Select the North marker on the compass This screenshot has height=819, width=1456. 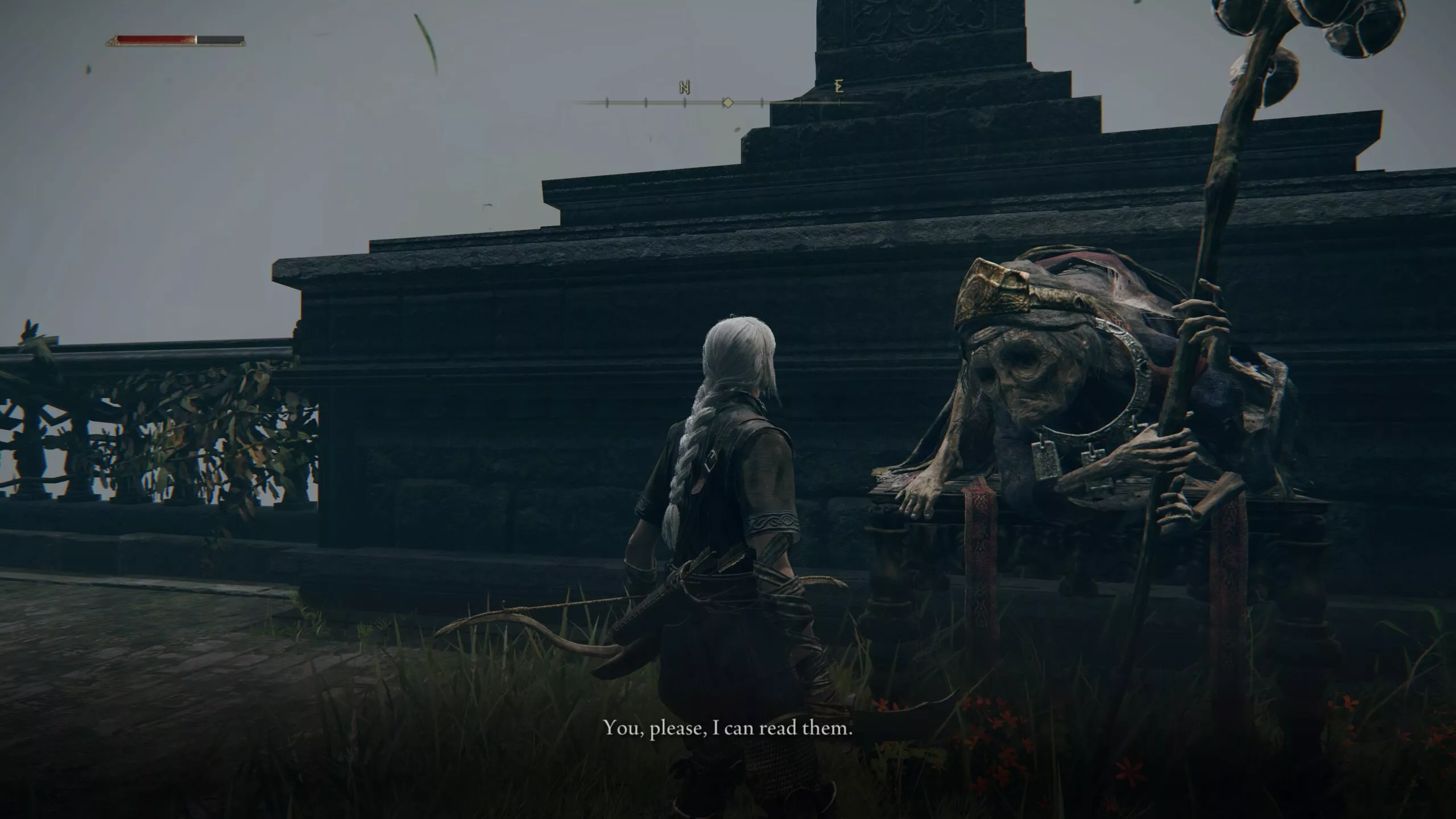click(x=684, y=89)
